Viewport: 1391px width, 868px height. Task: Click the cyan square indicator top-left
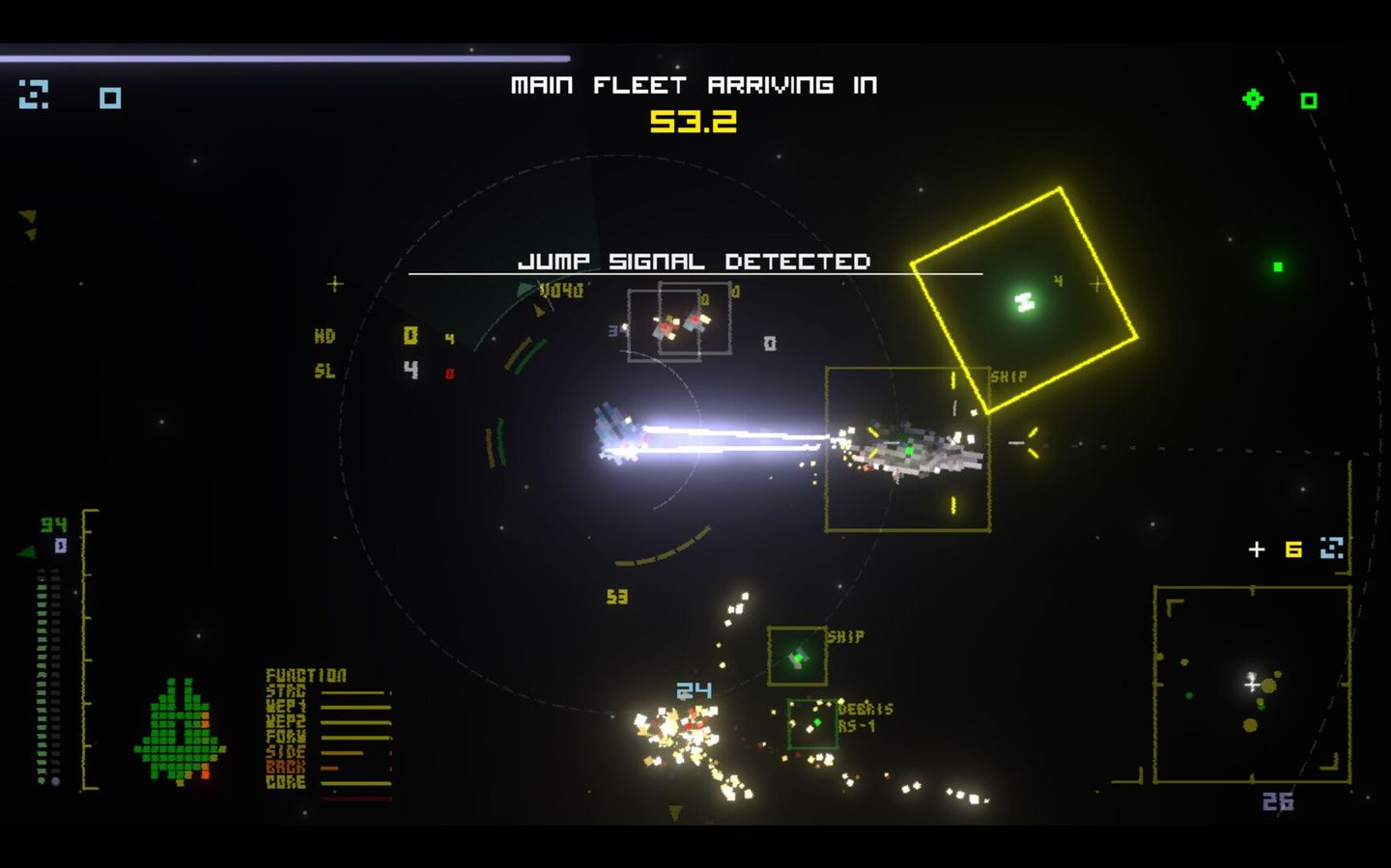point(109,98)
